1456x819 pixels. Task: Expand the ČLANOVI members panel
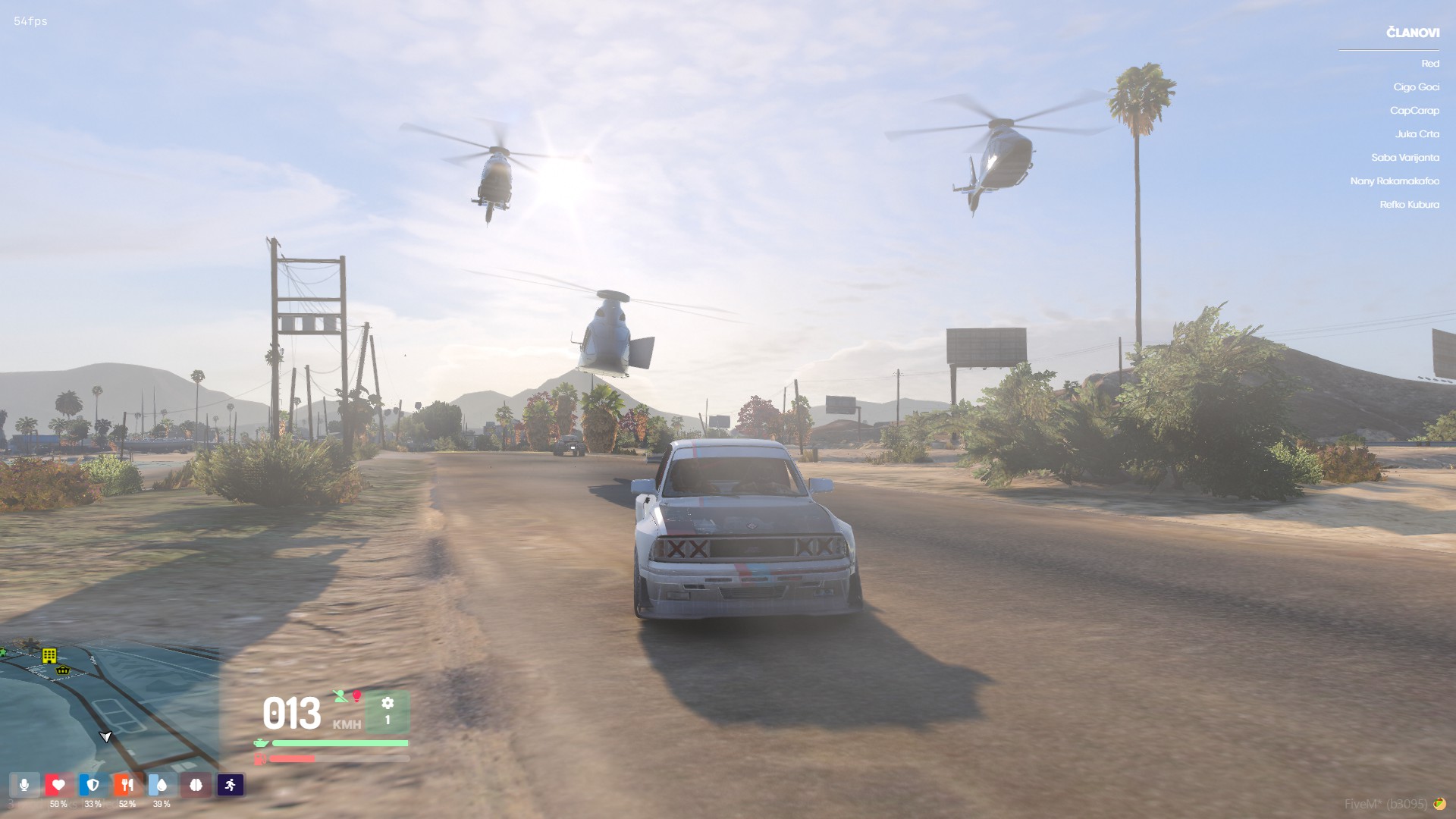pyautogui.click(x=1411, y=31)
